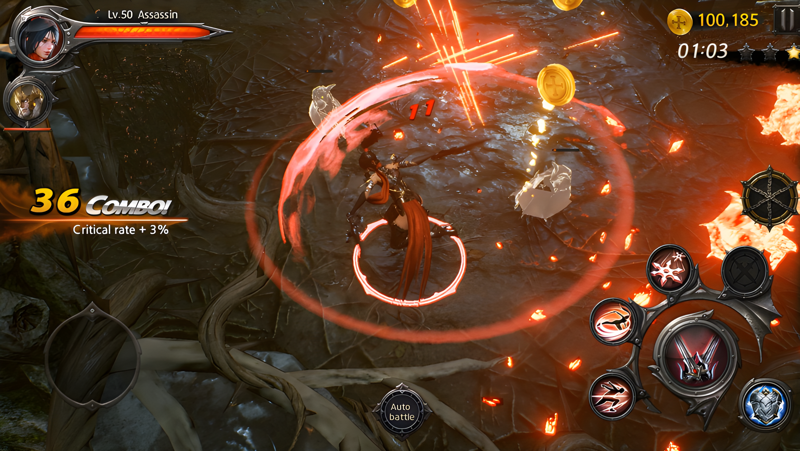Image resolution: width=800 pixels, height=451 pixels.
Task: Tap the virtual movement joystick pad
Action: [92, 353]
